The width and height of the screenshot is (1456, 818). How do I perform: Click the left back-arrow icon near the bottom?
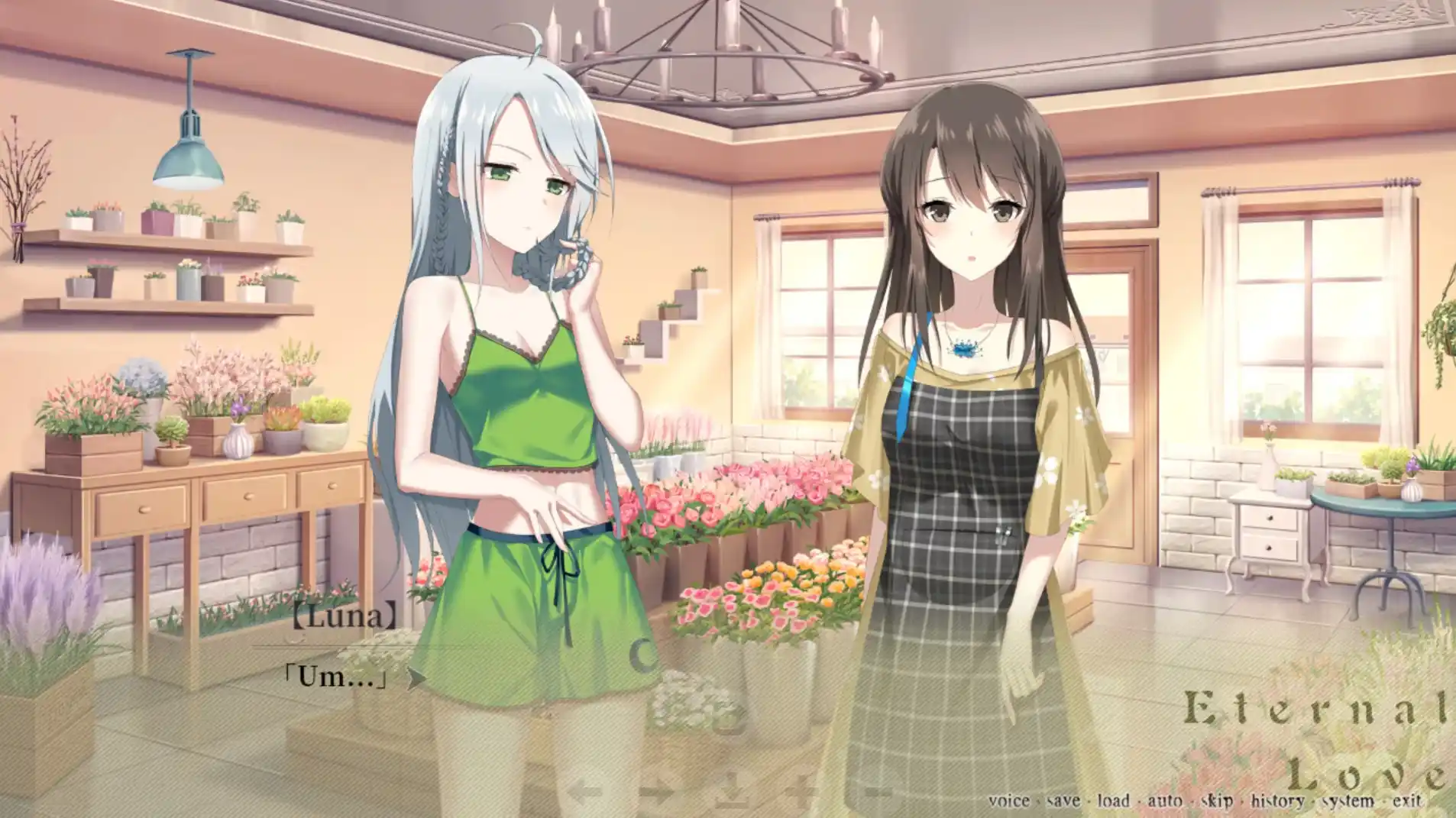tap(585, 791)
